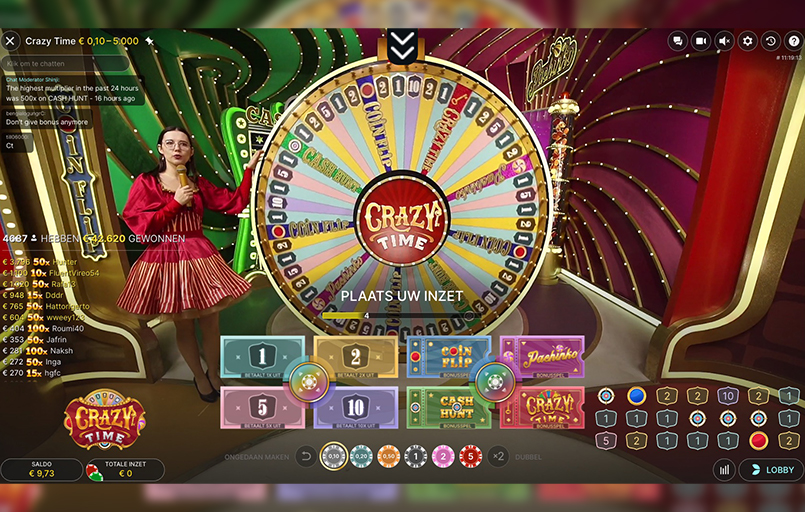Select the pink 2 chip
Screen dimensions: 805x512
[443, 456]
